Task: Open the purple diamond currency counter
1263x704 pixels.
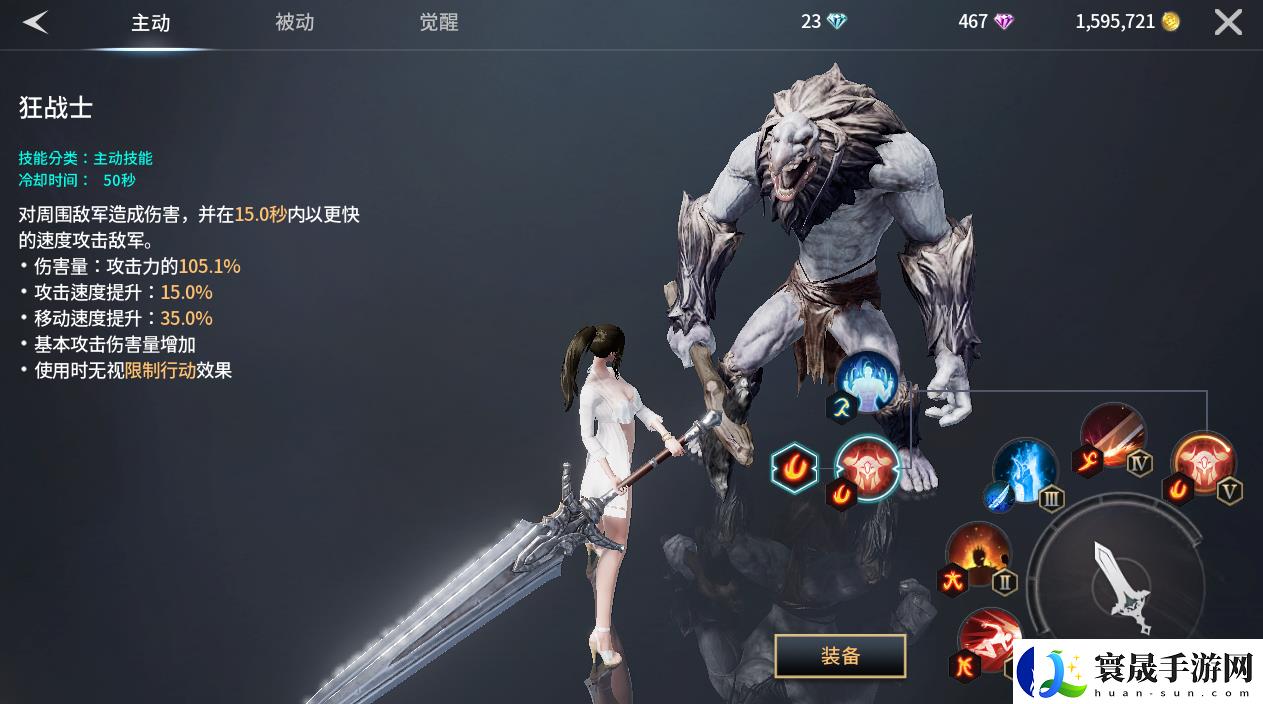Action: coord(986,22)
